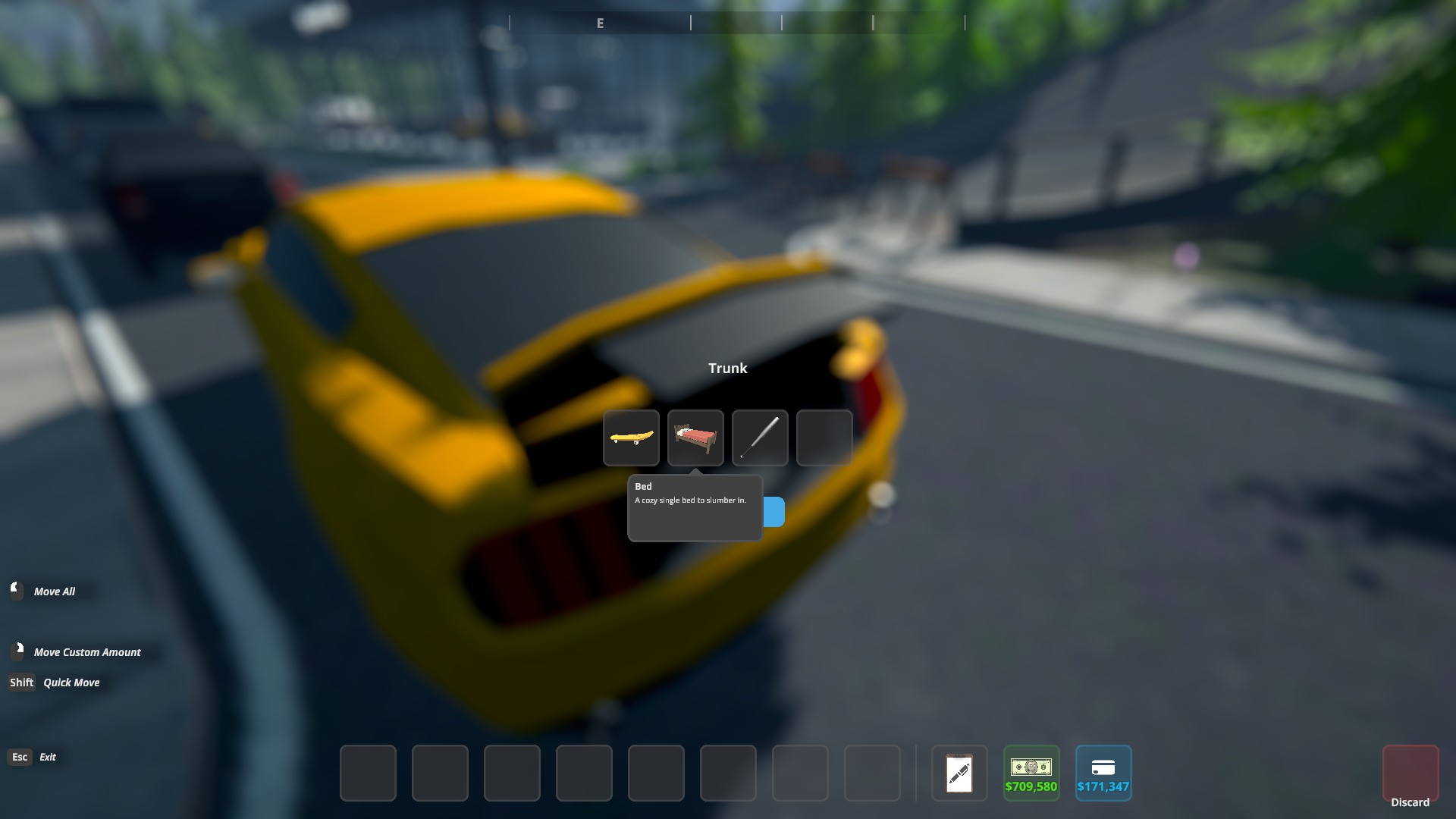1456x819 pixels.
Task: Pick the Bed item slot
Action: 695,438
